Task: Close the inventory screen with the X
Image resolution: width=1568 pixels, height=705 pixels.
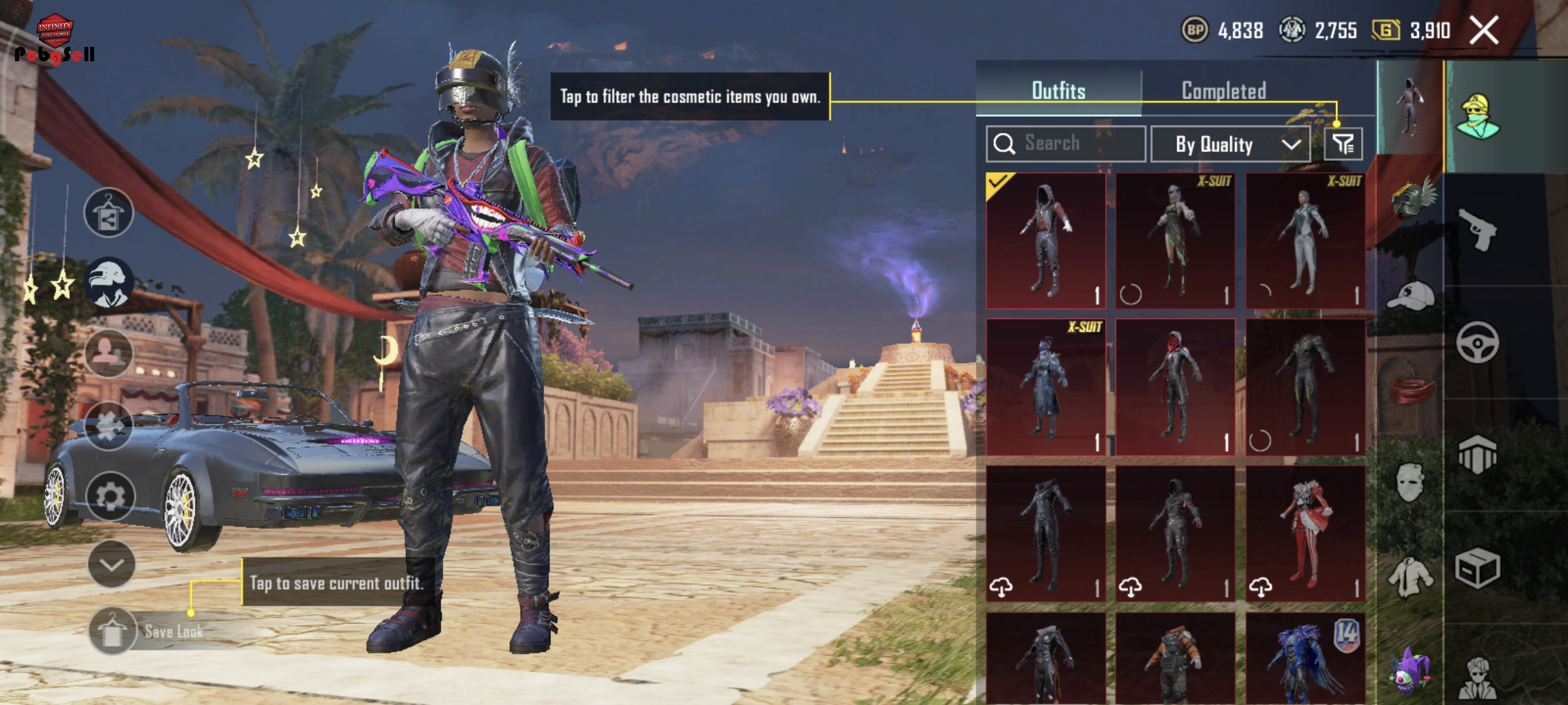Action: click(x=1484, y=31)
